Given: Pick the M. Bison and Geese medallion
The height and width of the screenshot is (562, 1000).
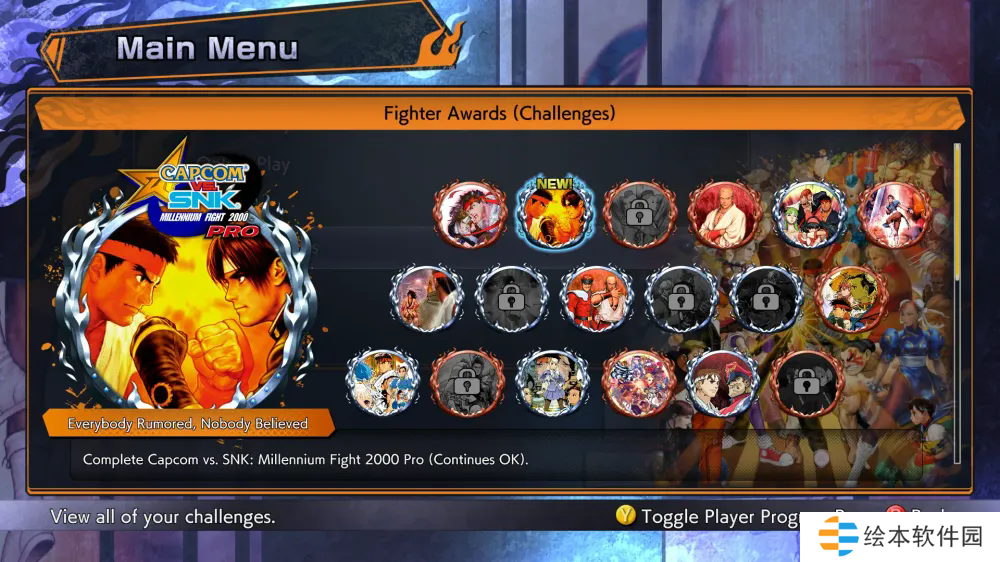Looking at the screenshot, I should click(x=597, y=299).
